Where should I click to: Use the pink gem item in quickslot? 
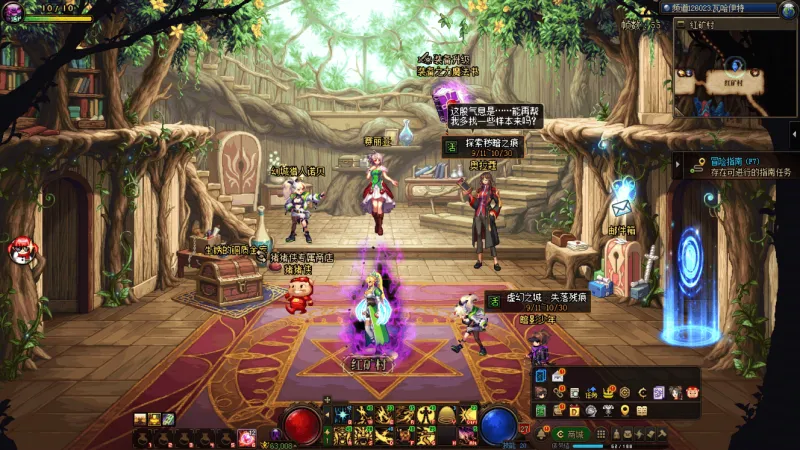[x=247, y=436]
